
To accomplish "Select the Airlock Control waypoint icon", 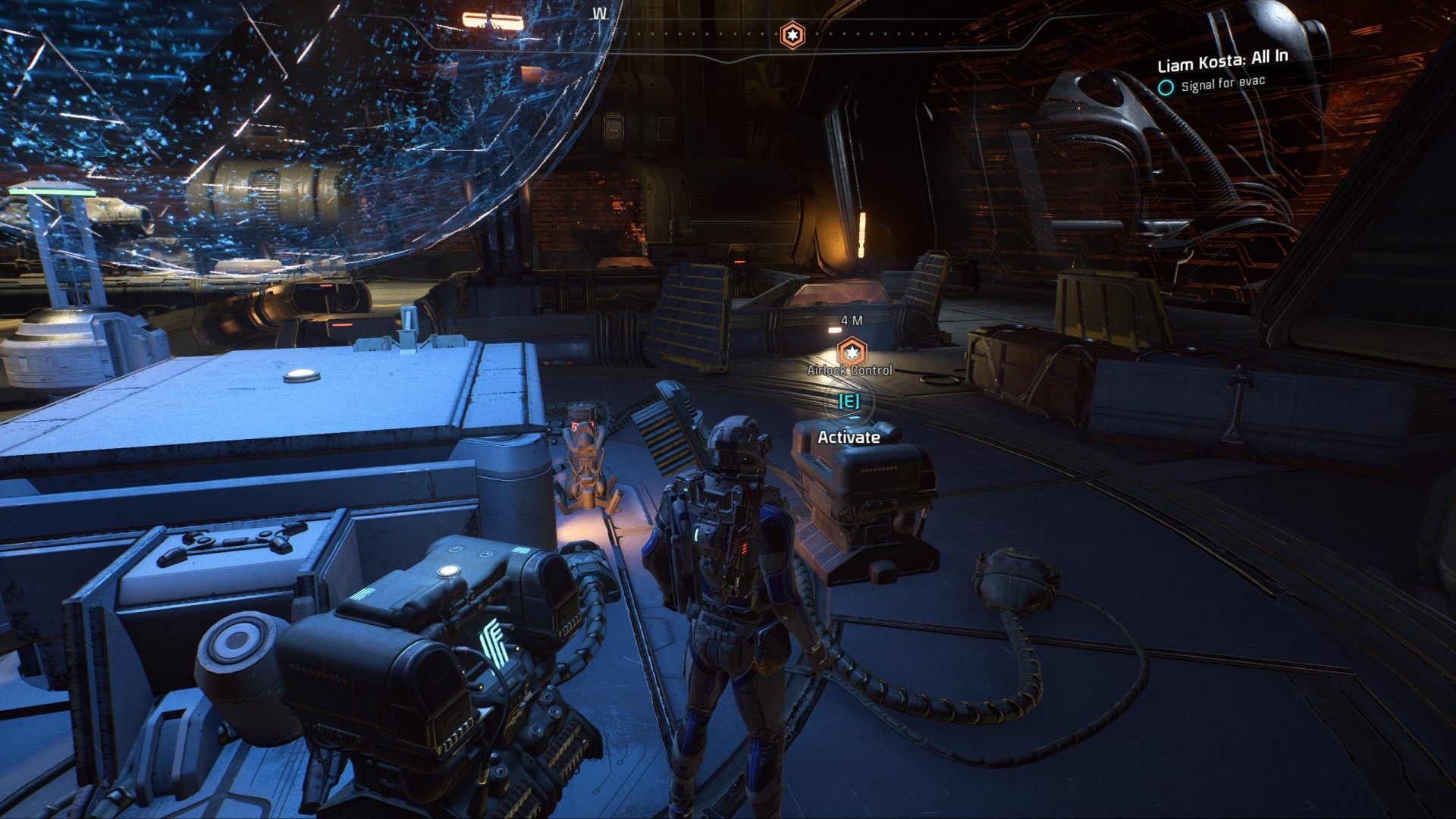I will pyautogui.click(x=851, y=352).
